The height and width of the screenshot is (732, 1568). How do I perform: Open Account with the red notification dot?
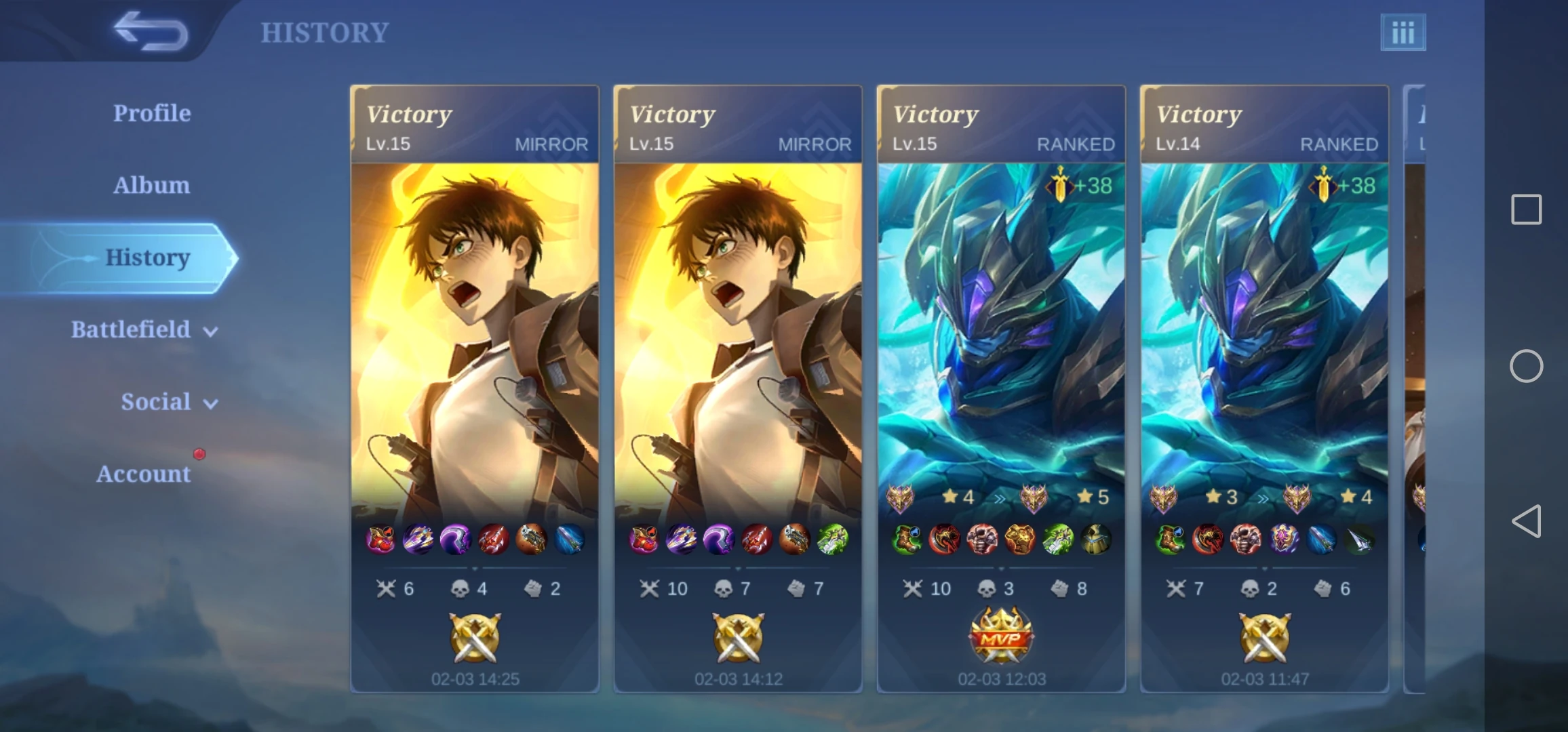(144, 474)
